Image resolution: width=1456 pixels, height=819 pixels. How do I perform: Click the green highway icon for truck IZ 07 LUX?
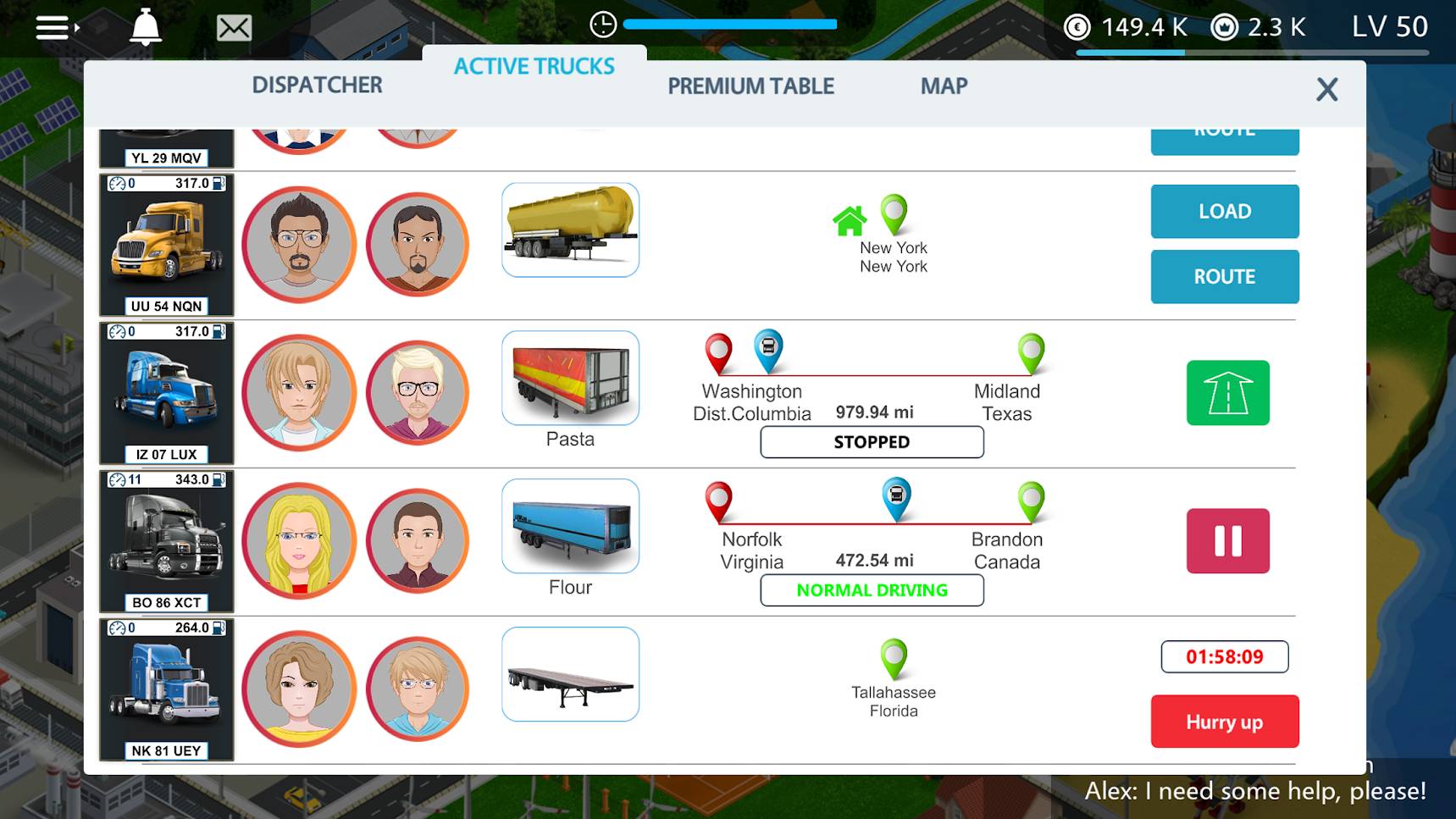click(x=1226, y=394)
